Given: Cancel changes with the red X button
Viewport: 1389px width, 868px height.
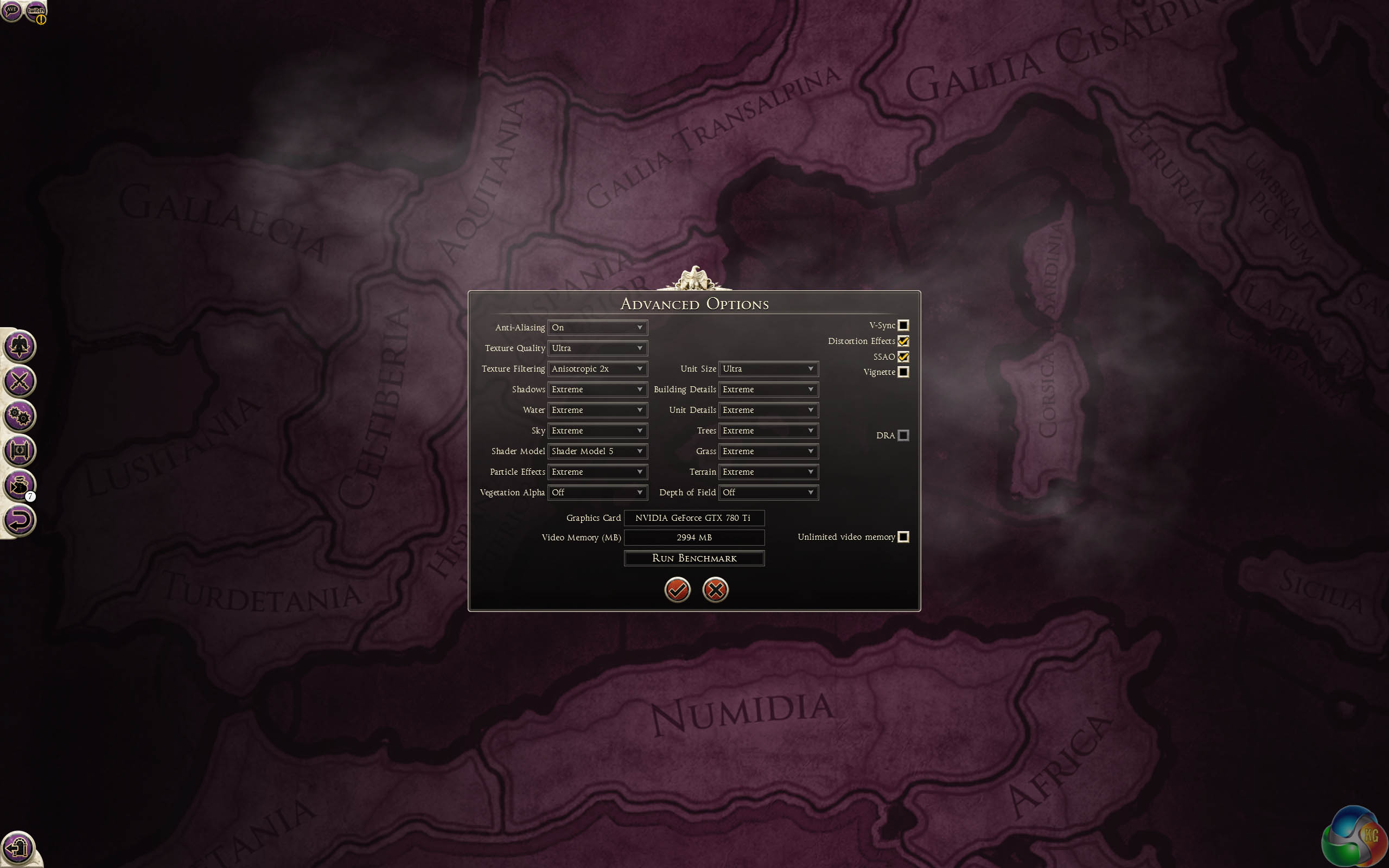Looking at the screenshot, I should click(x=715, y=590).
